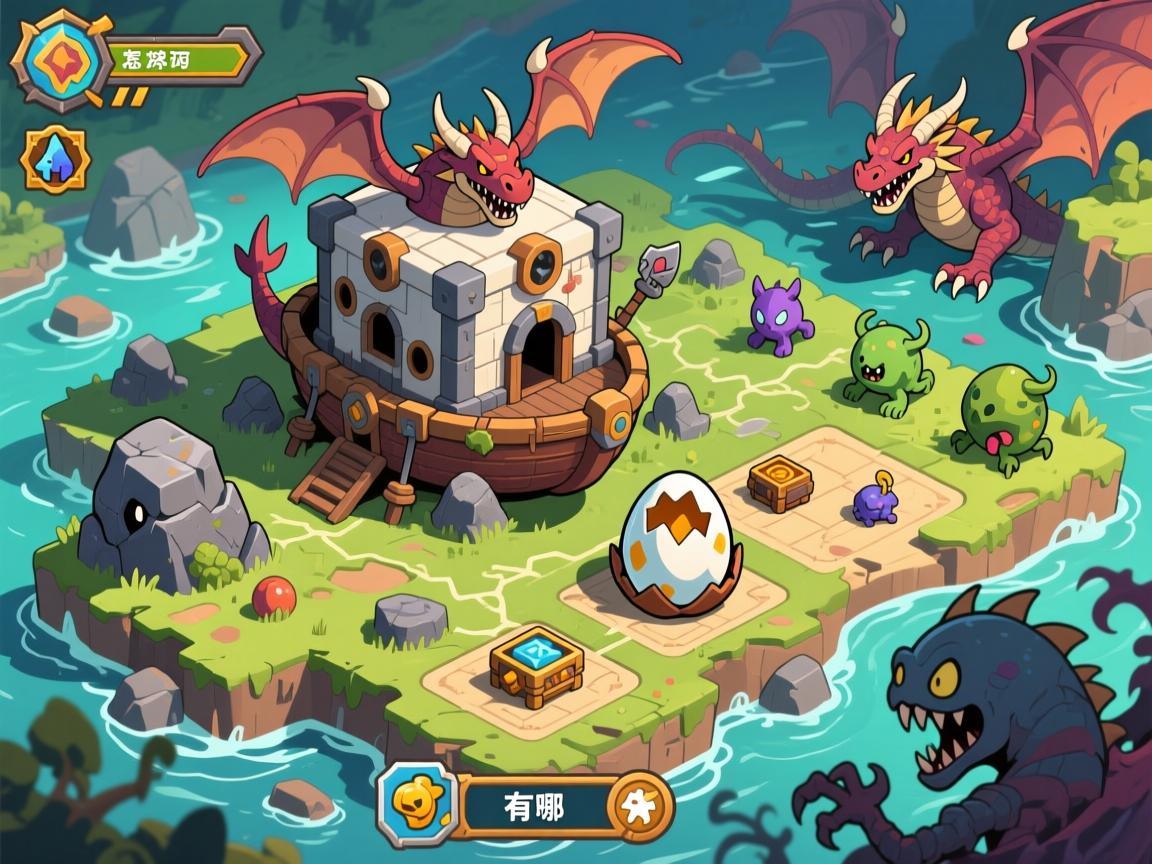Click the 有哪 button
1152x864 pixels.
point(534,805)
